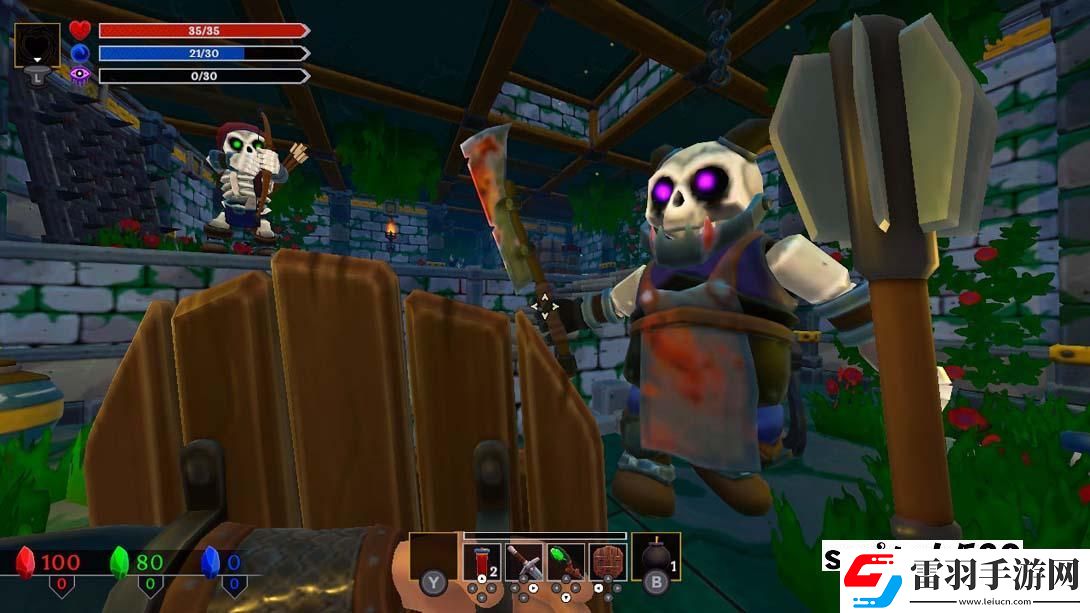The width and height of the screenshot is (1090, 613).
Task: Click the black bomb item slot
Action: coord(655,558)
